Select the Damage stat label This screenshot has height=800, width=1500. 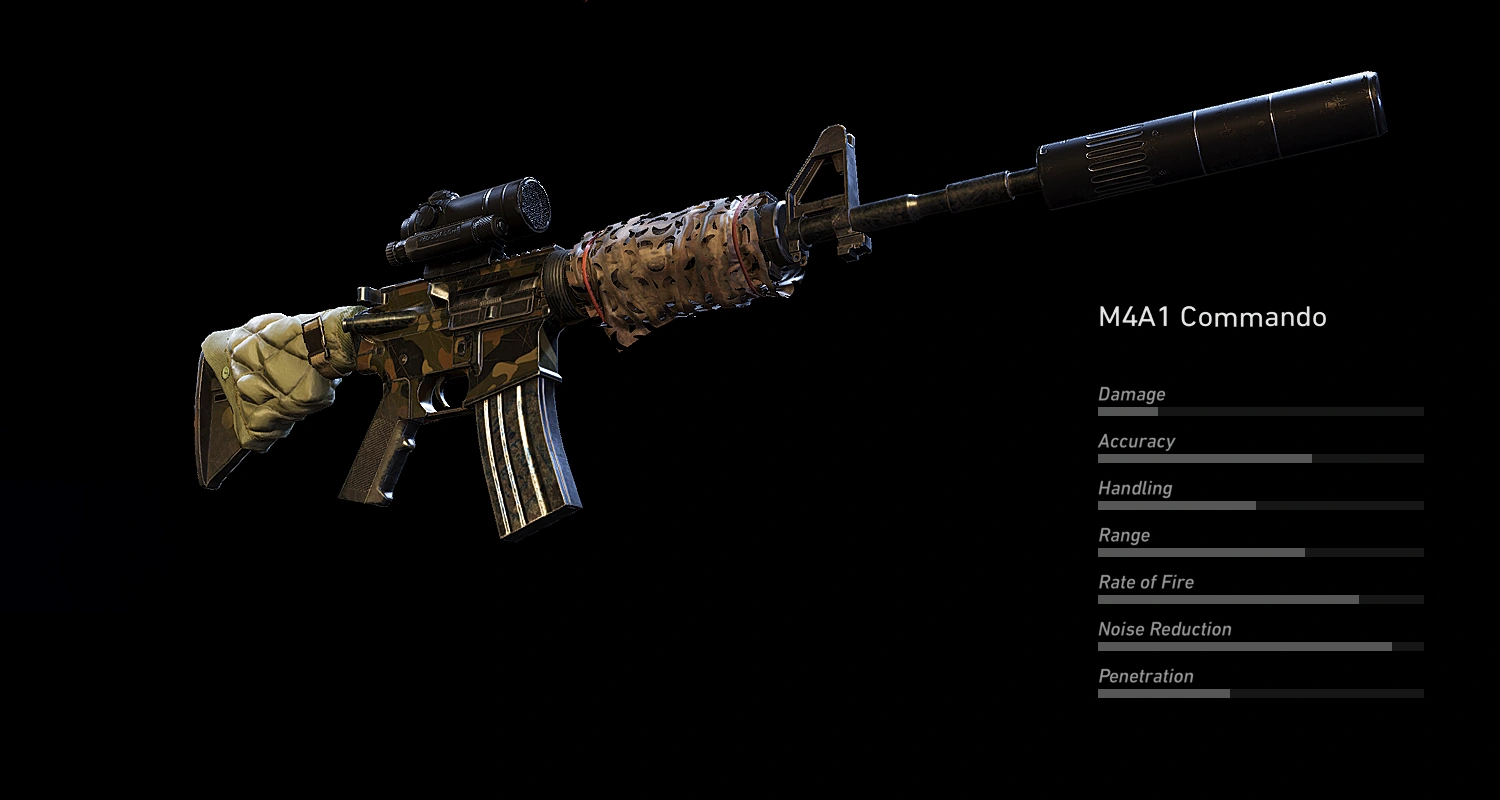pos(1131,394)
